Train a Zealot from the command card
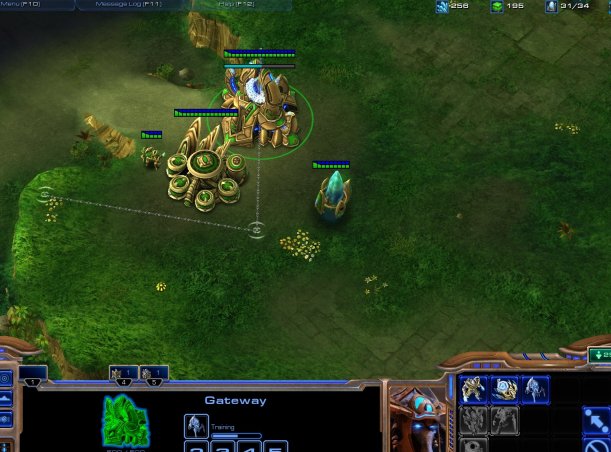 pos(473,389)
